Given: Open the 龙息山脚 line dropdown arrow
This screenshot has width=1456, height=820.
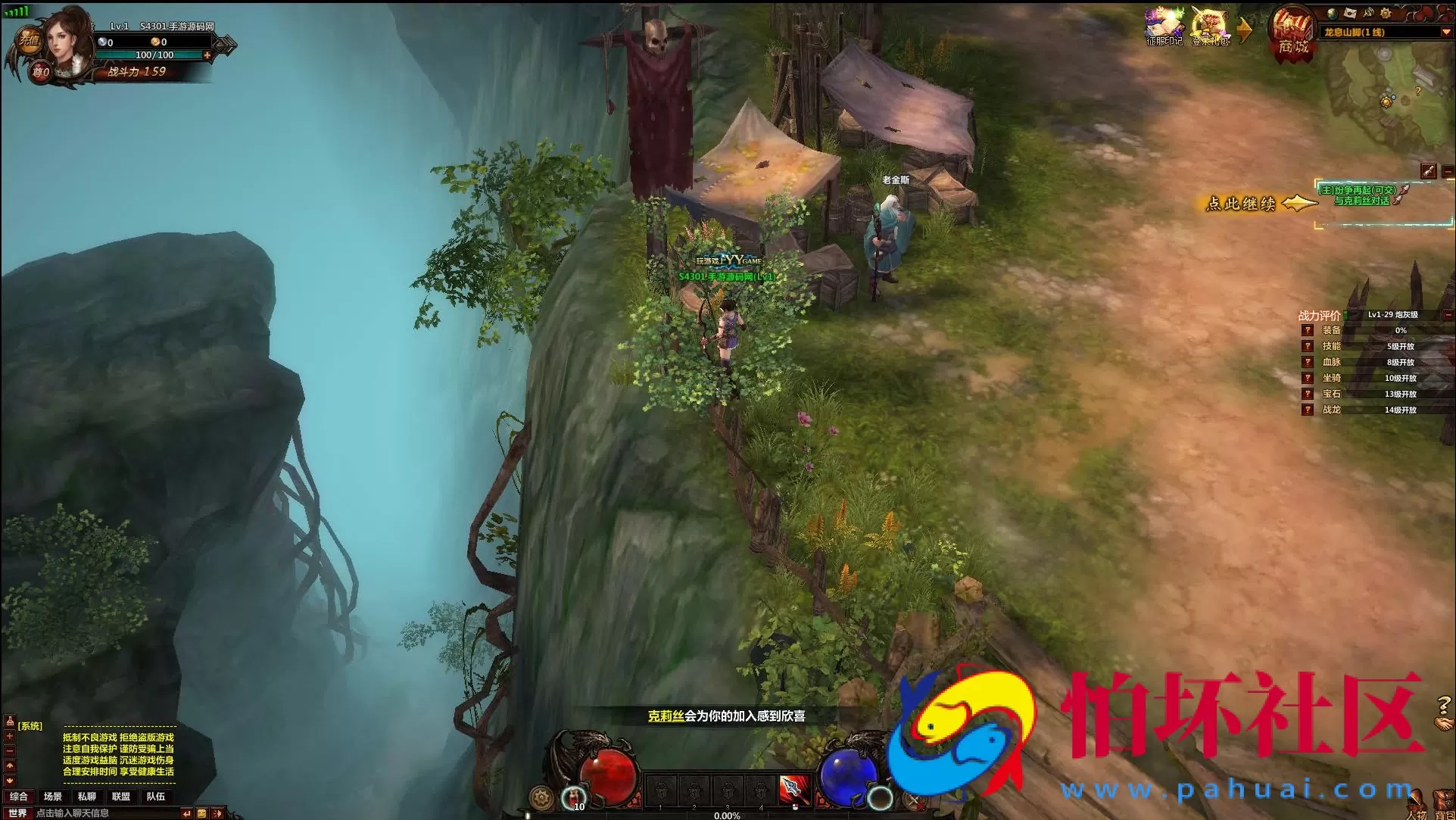Looking at the screenshot, I should pyautogui.click(x=1445, y=33).
